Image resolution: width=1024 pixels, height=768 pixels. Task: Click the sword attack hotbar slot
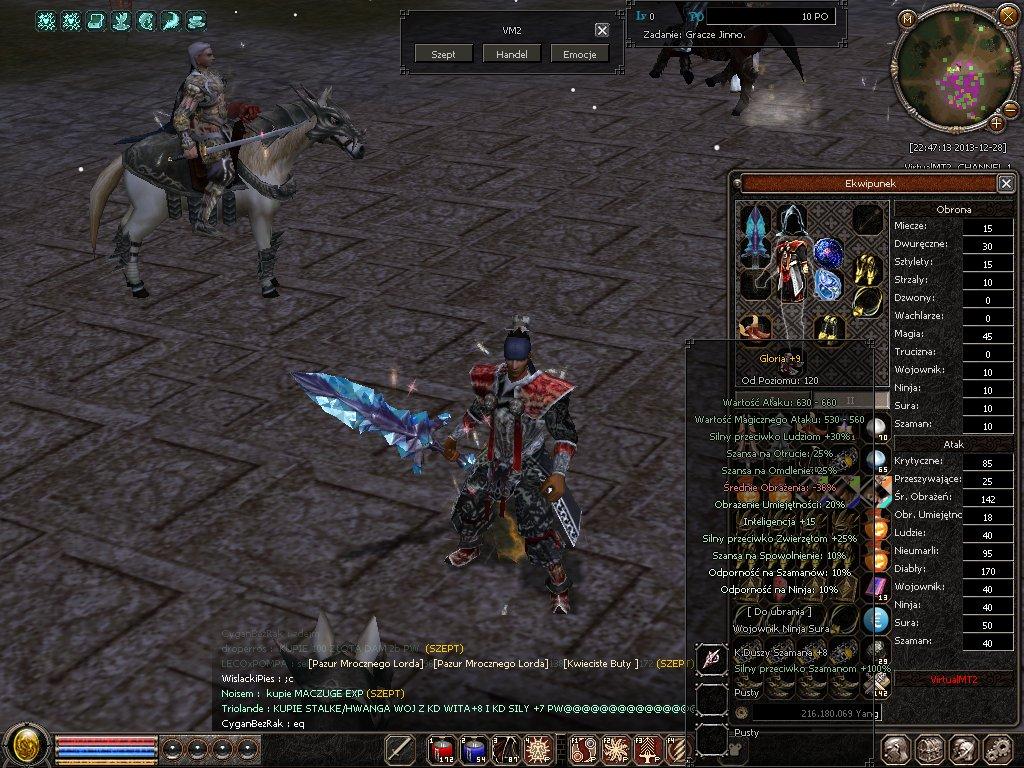400,749
